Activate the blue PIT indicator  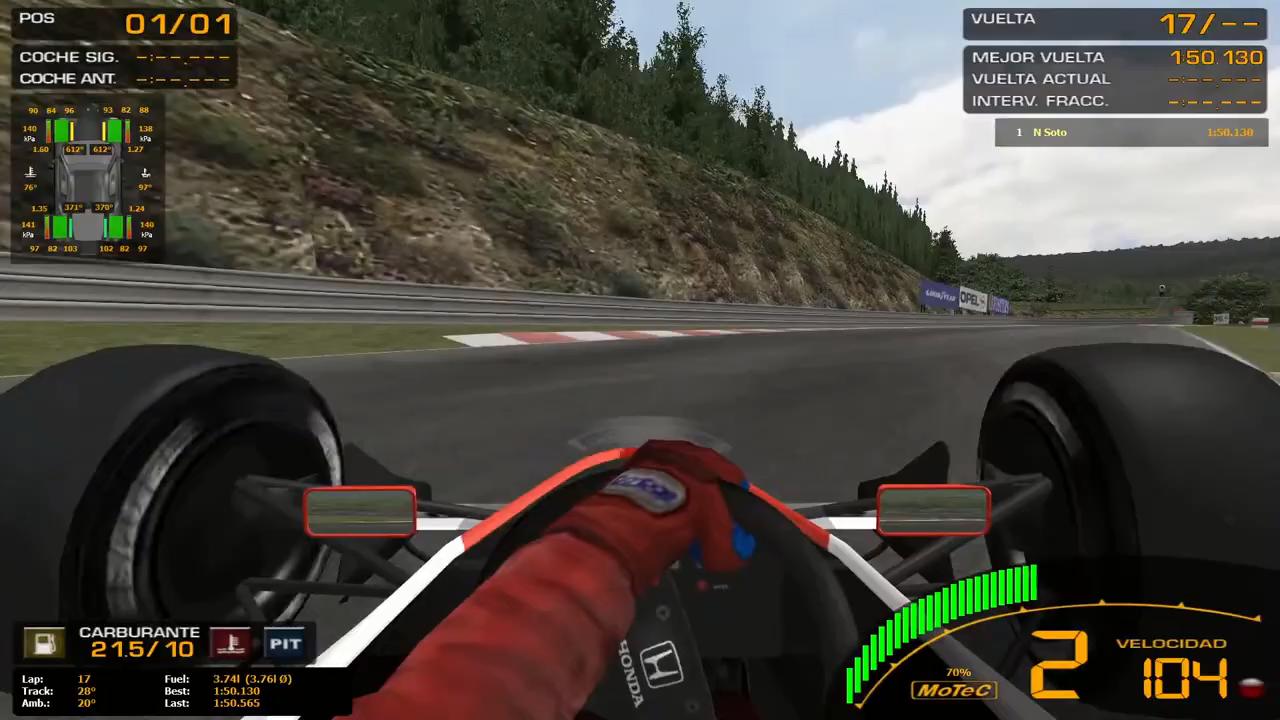tap(284, 643)
